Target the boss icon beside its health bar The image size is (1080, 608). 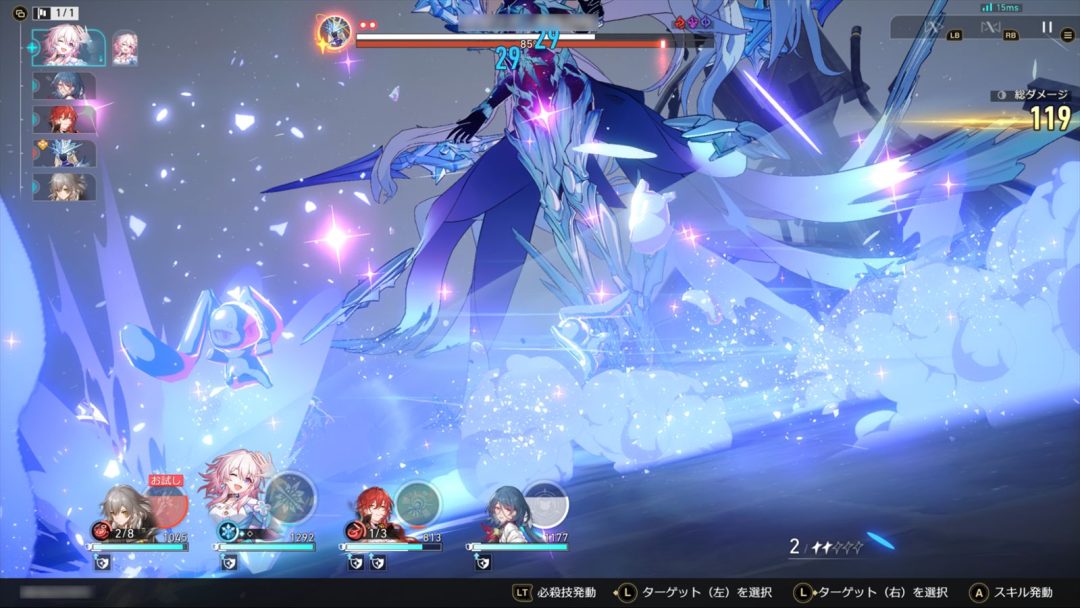coord(333,32)
